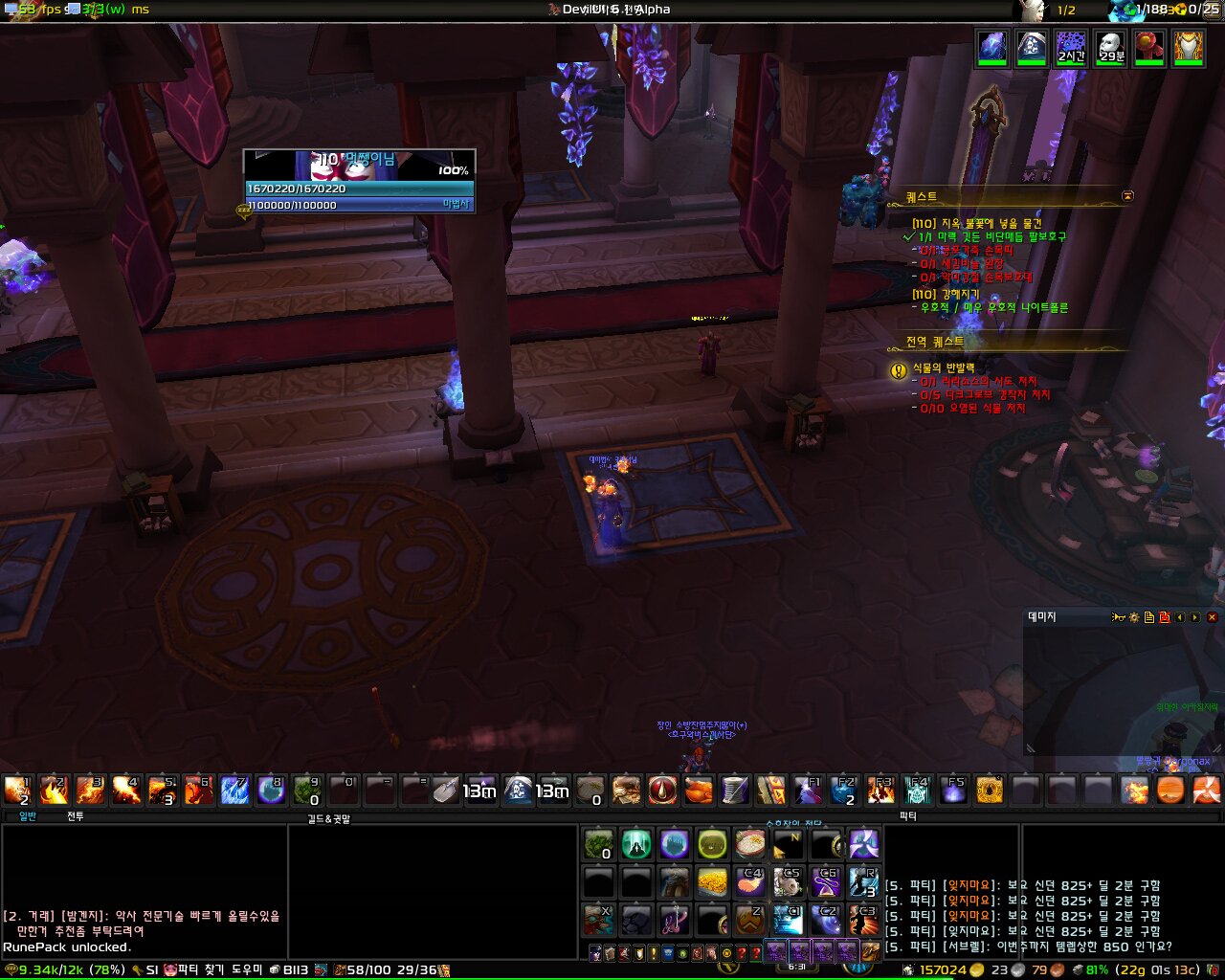This screenshot has width=1225, height=980.
Task: Click the skull mask buff showing 29분
Action: (x=1110, y=47)
